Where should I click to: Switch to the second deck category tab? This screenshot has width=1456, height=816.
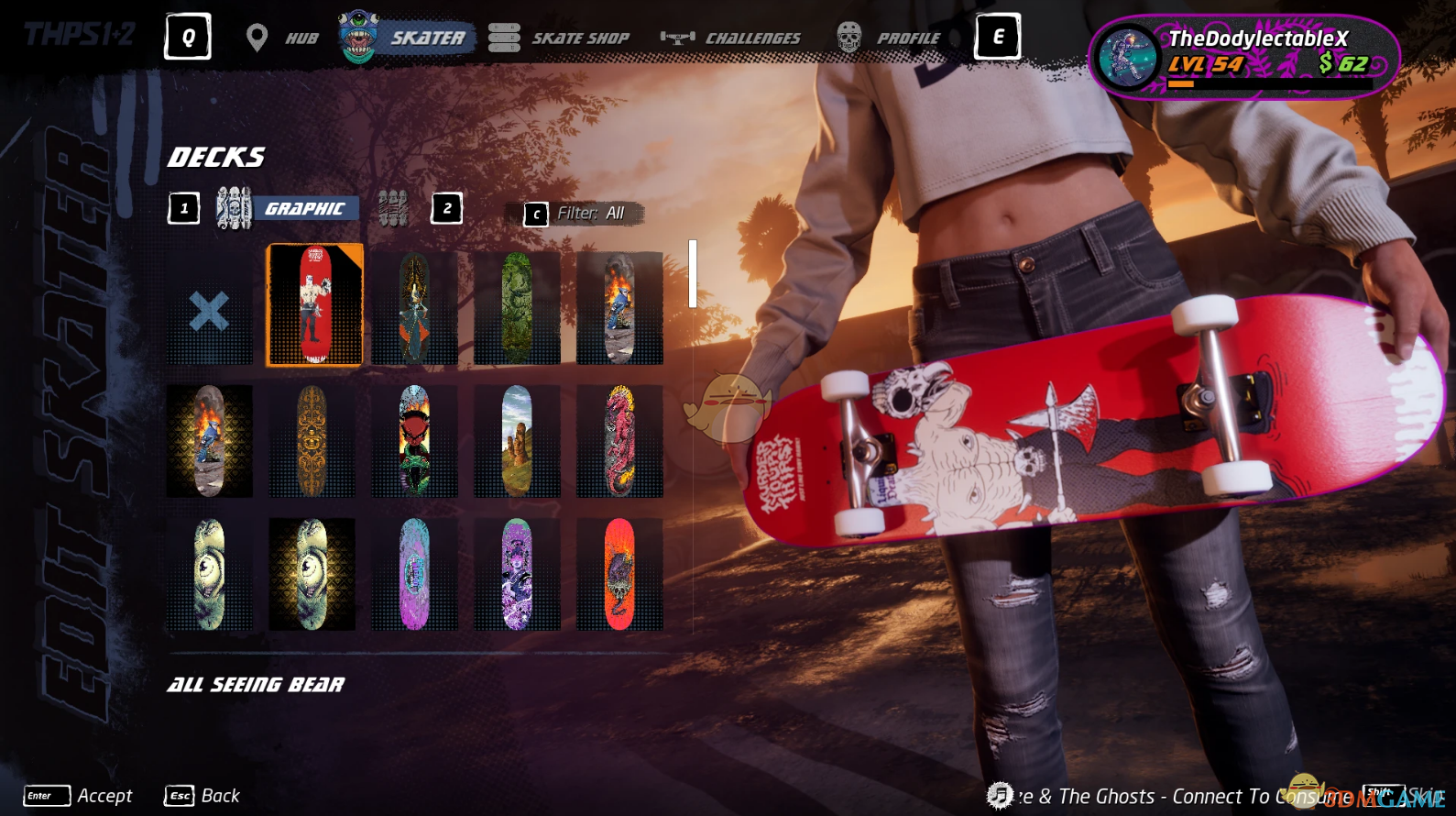tap(394, 209)
